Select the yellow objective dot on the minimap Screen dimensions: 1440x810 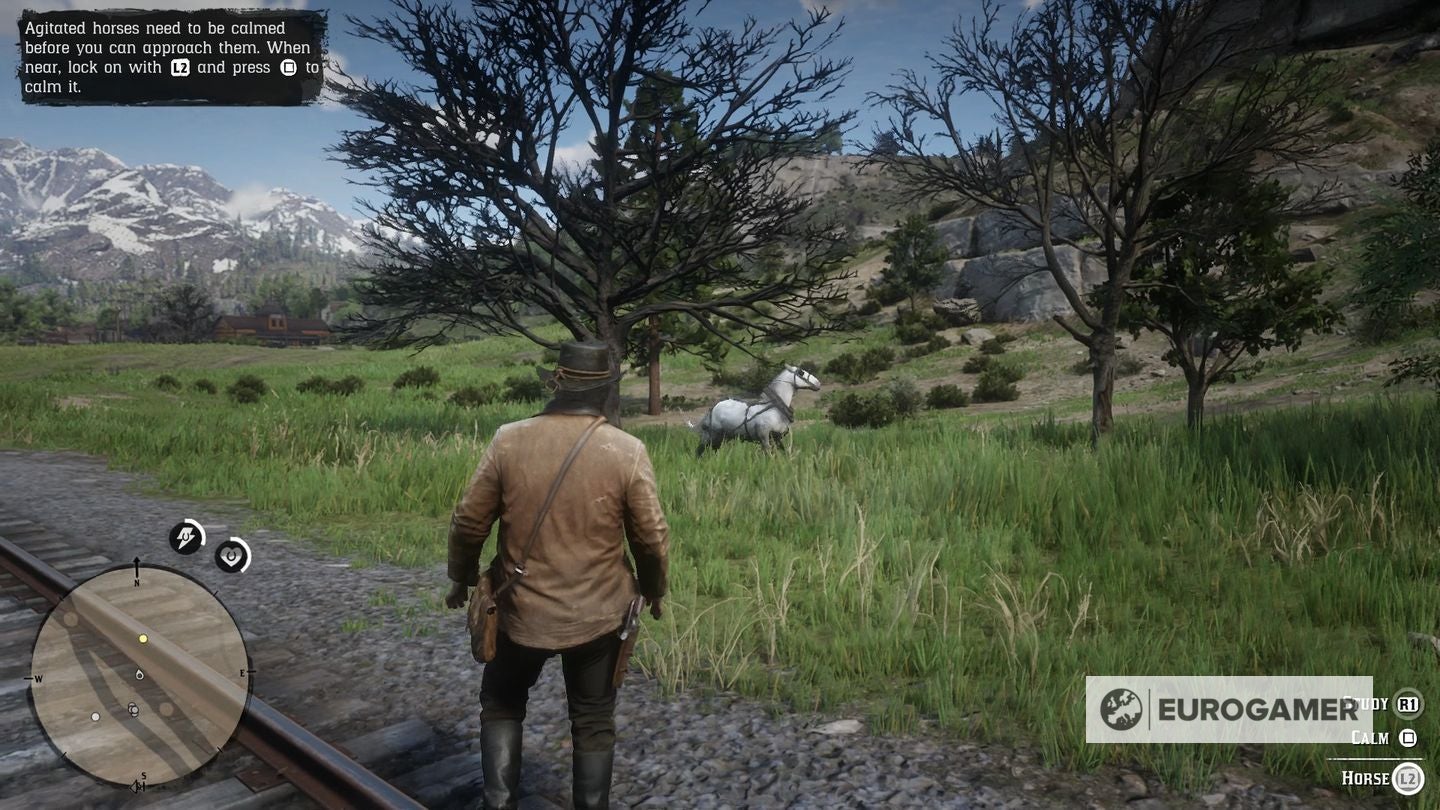[x=143, y=638]
